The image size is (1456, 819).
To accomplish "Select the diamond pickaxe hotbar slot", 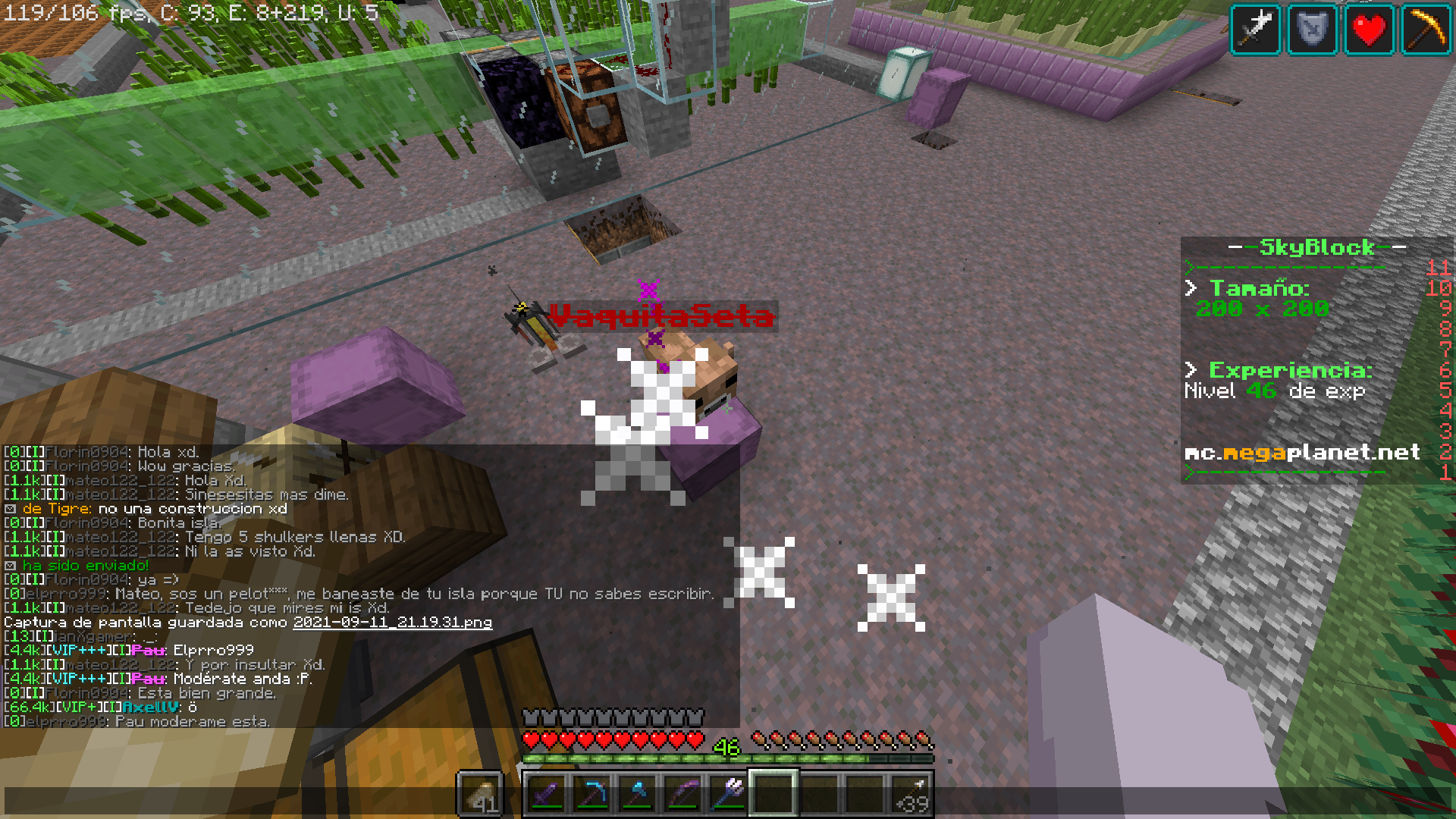I will click(x=591, y=794).
